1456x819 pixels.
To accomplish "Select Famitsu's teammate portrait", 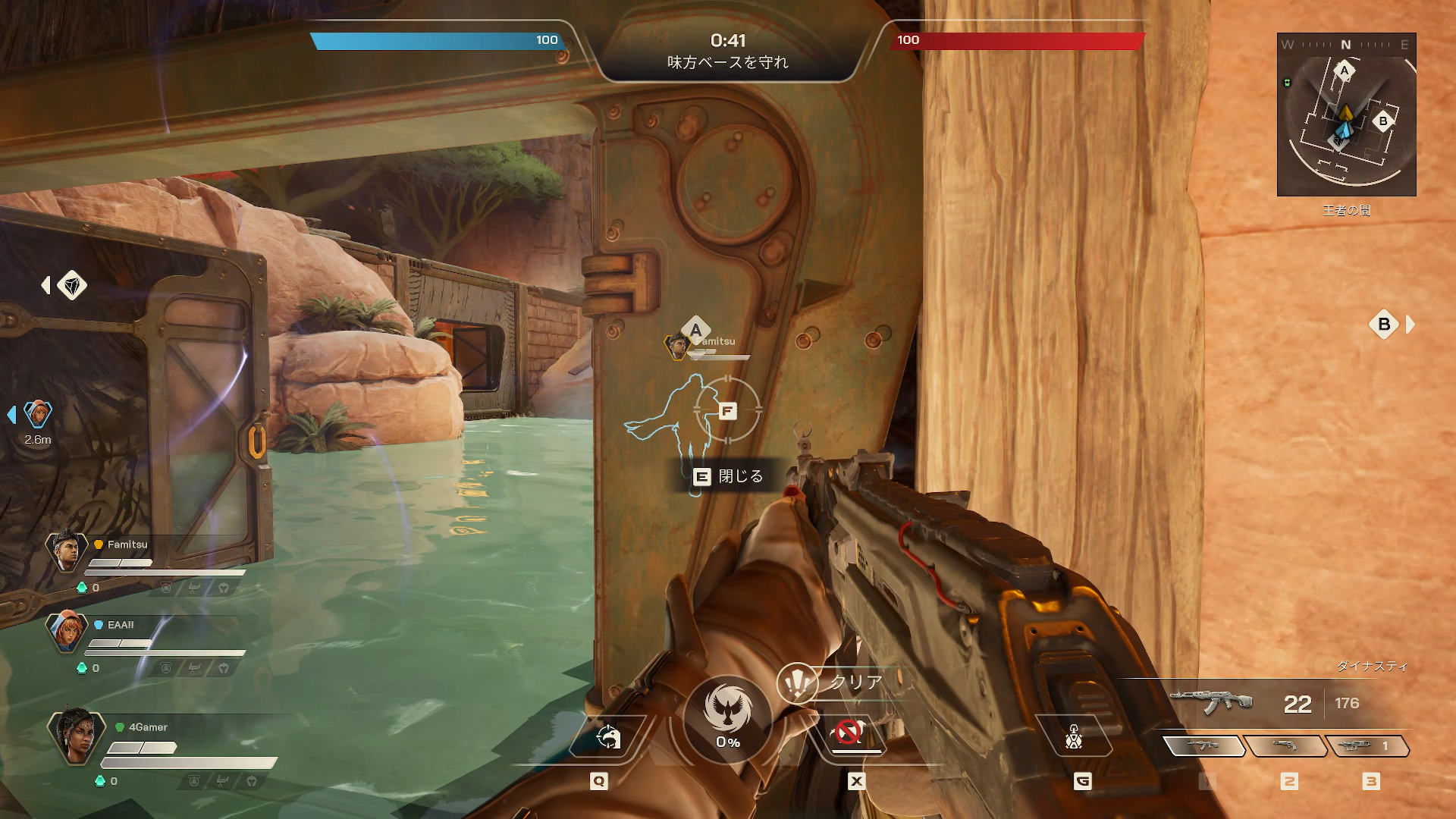I will 67,550.
